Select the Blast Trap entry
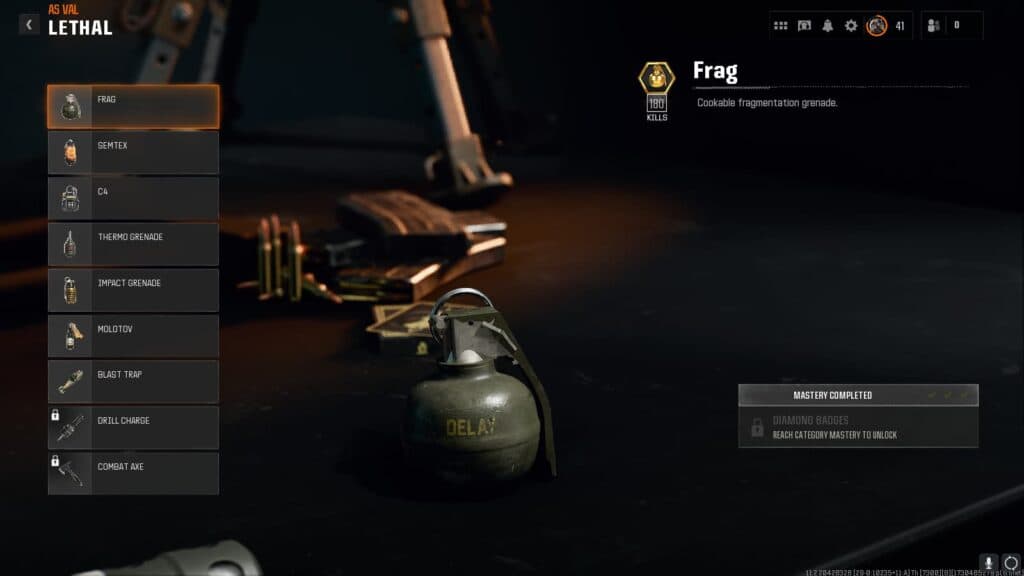Image resolution: width=1024 pixels, height=576 pixels. [x=133, y=382]
